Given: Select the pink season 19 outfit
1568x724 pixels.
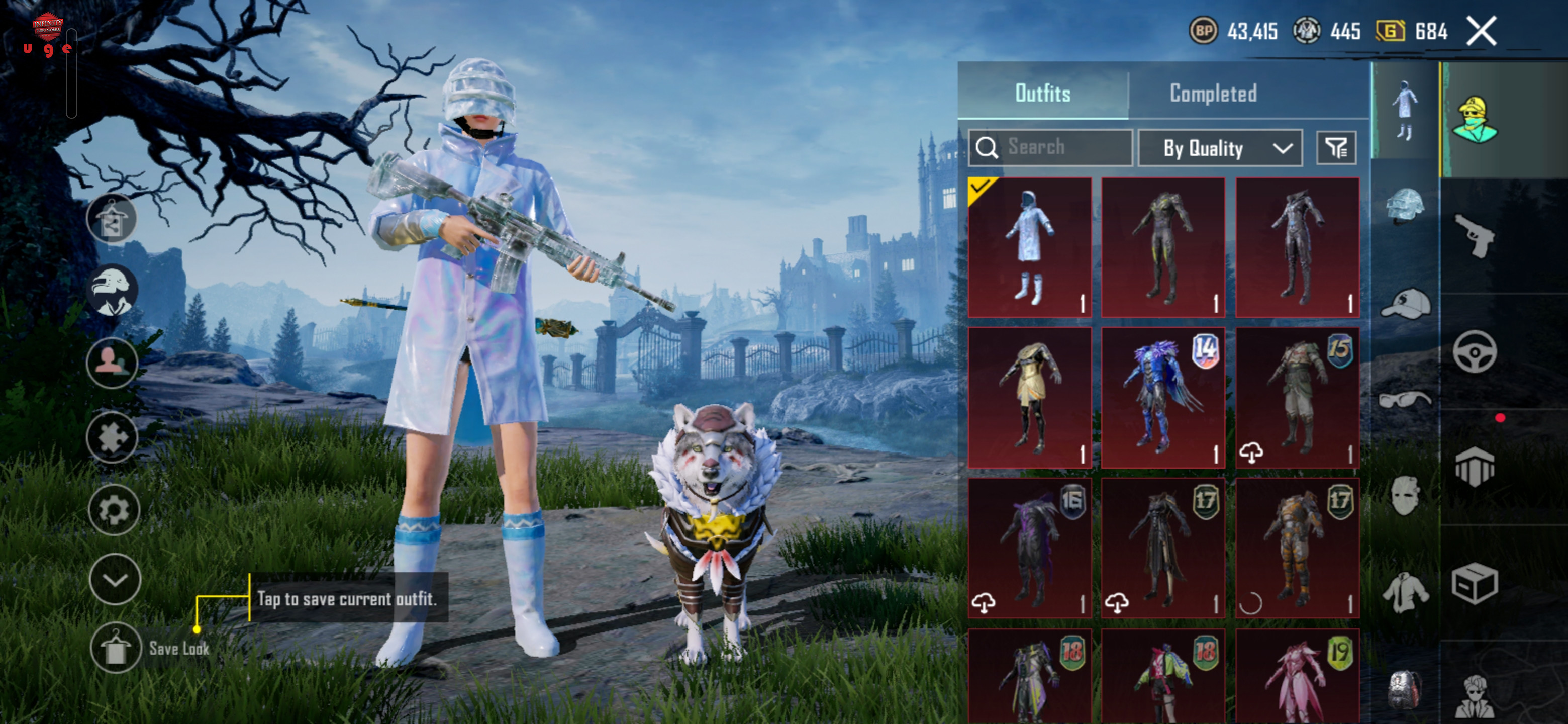Looking at the screenshot, I should coord(1297,676).
